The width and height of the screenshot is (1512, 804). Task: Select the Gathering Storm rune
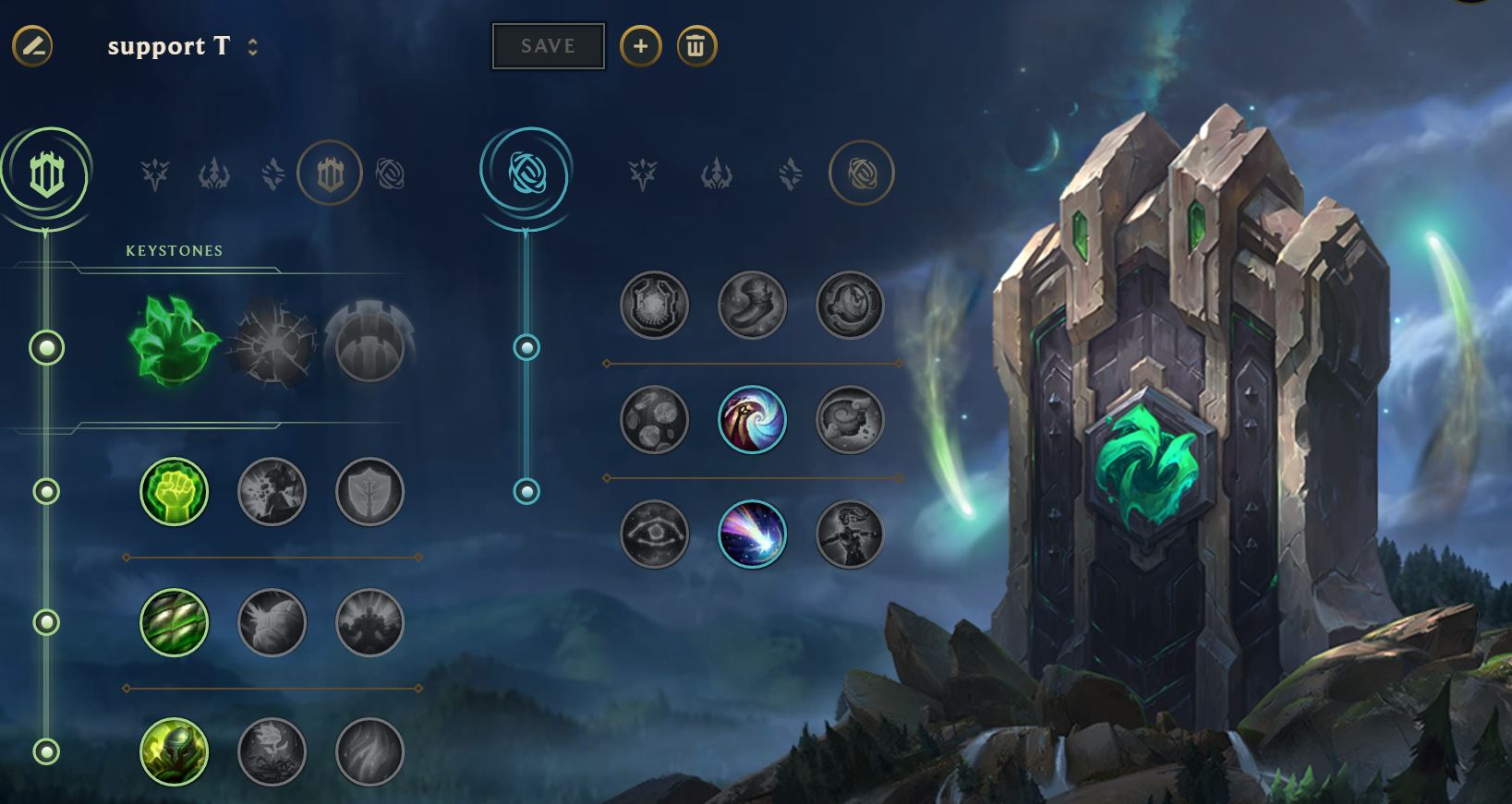click(x=850, y=534)
